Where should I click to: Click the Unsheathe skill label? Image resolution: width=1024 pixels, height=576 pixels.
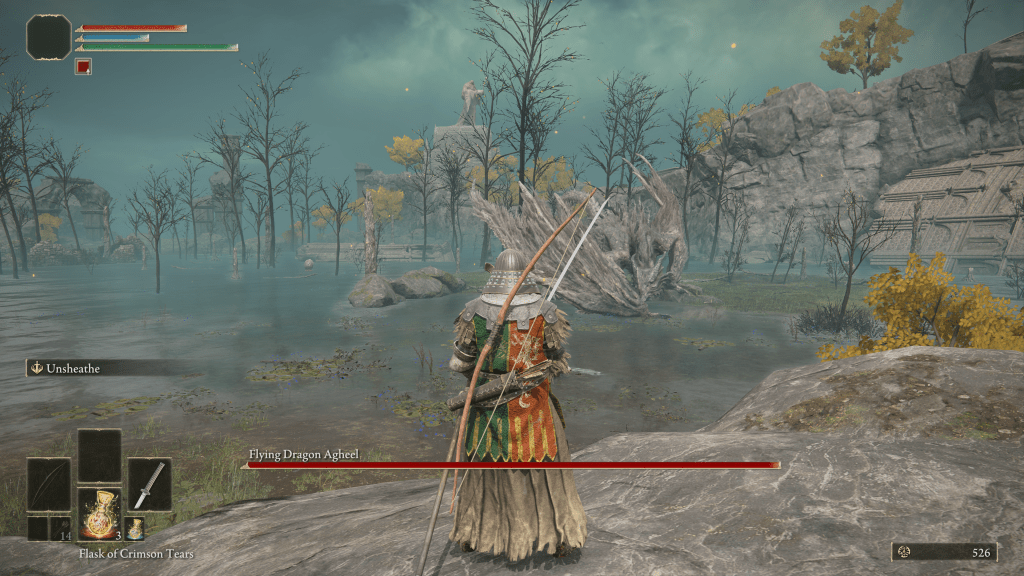coord(78,368)
